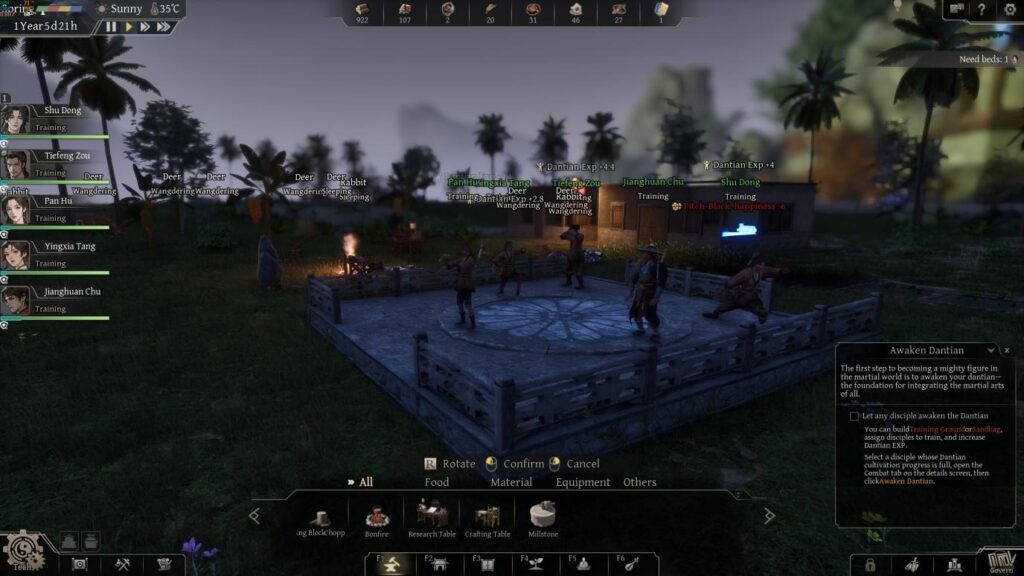Select disciple Pan Hu's portrait

click(15, 210)
